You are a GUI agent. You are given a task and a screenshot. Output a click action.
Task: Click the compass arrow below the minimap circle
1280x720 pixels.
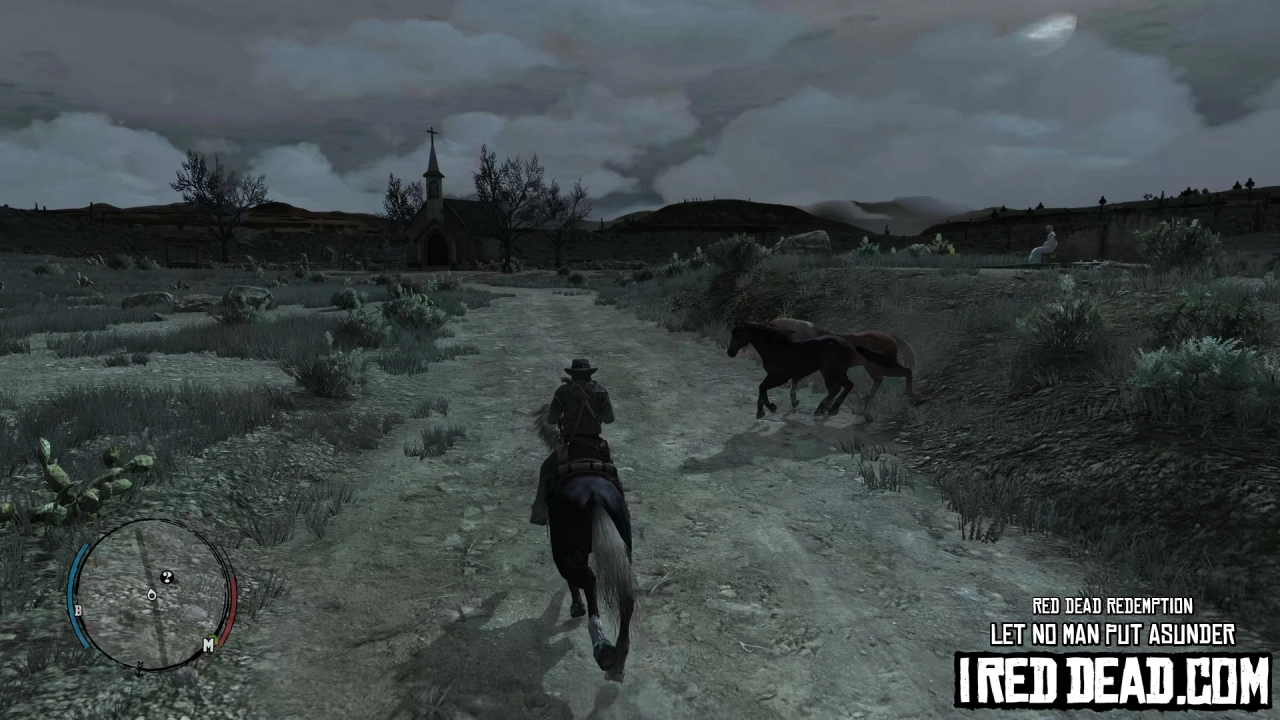click(139, 670)
